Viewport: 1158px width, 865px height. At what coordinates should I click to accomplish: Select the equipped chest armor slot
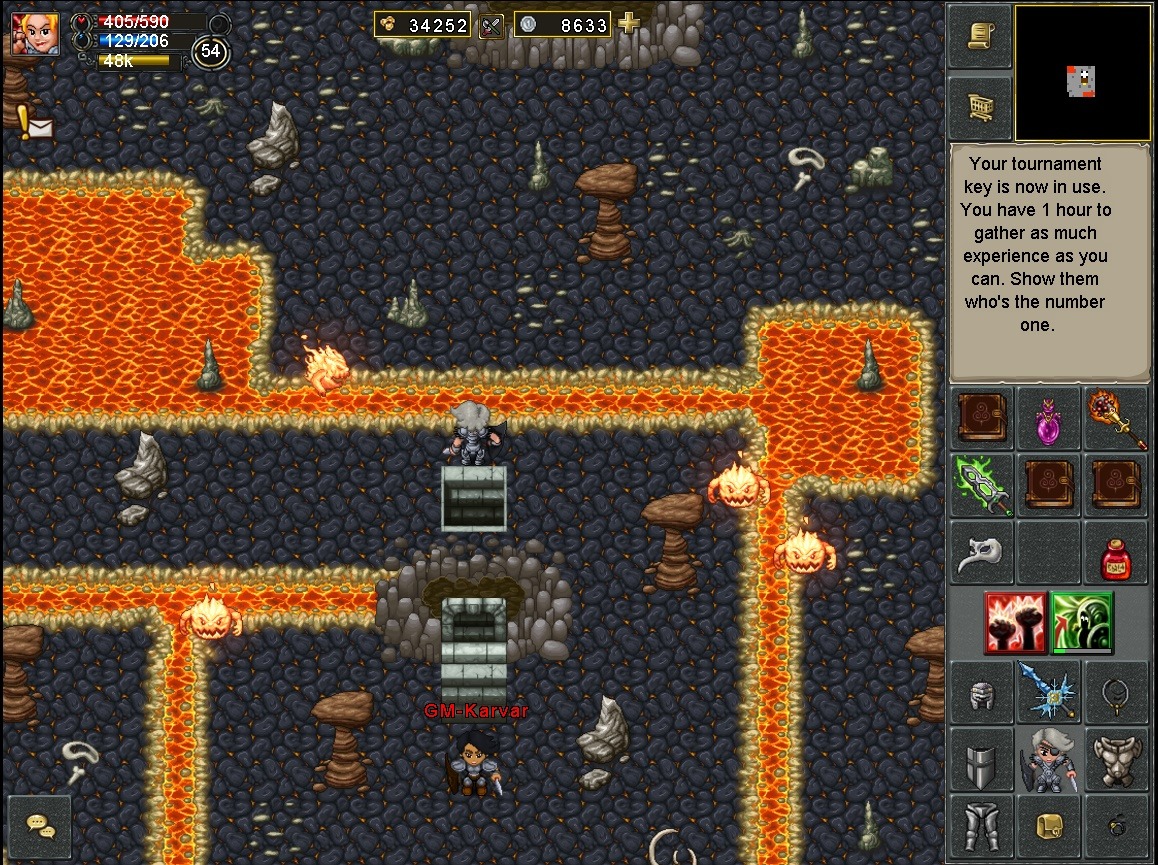pyautogui.click(x=1116, y=760)
